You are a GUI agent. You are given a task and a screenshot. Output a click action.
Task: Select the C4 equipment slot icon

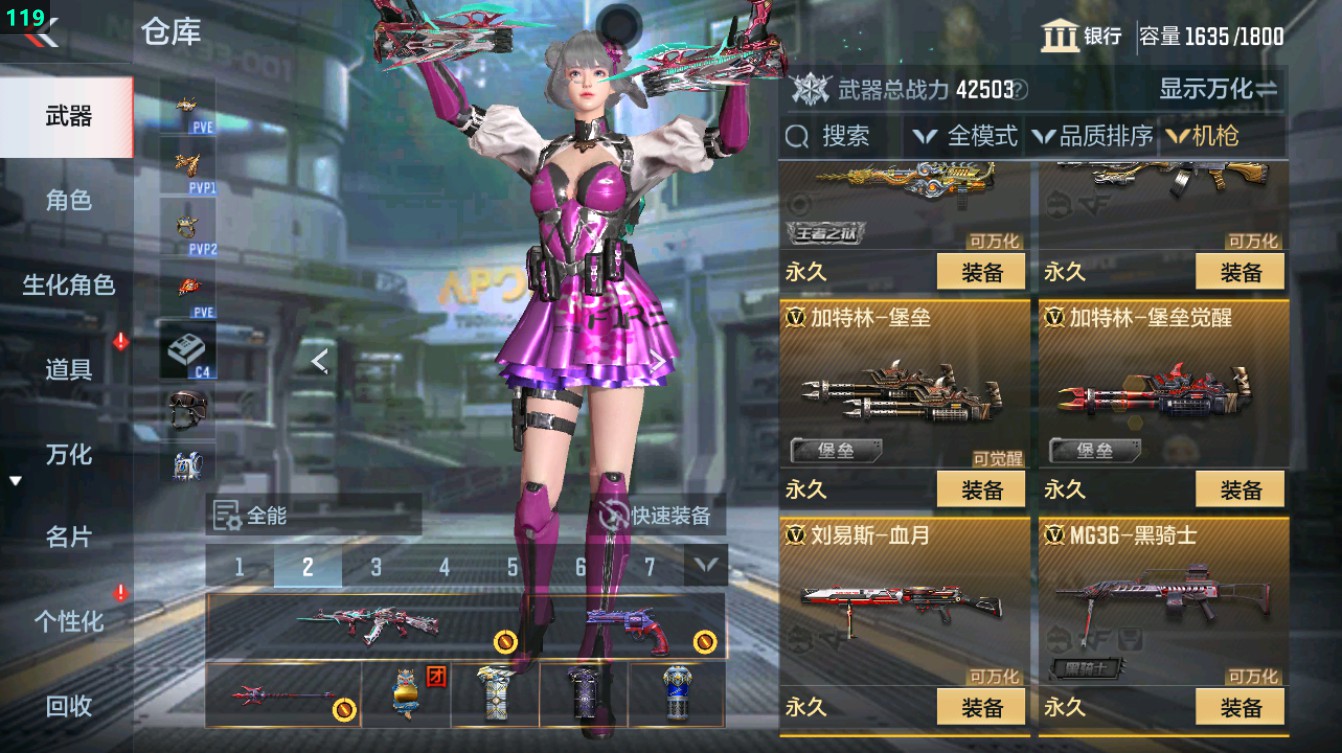point(189,347)
